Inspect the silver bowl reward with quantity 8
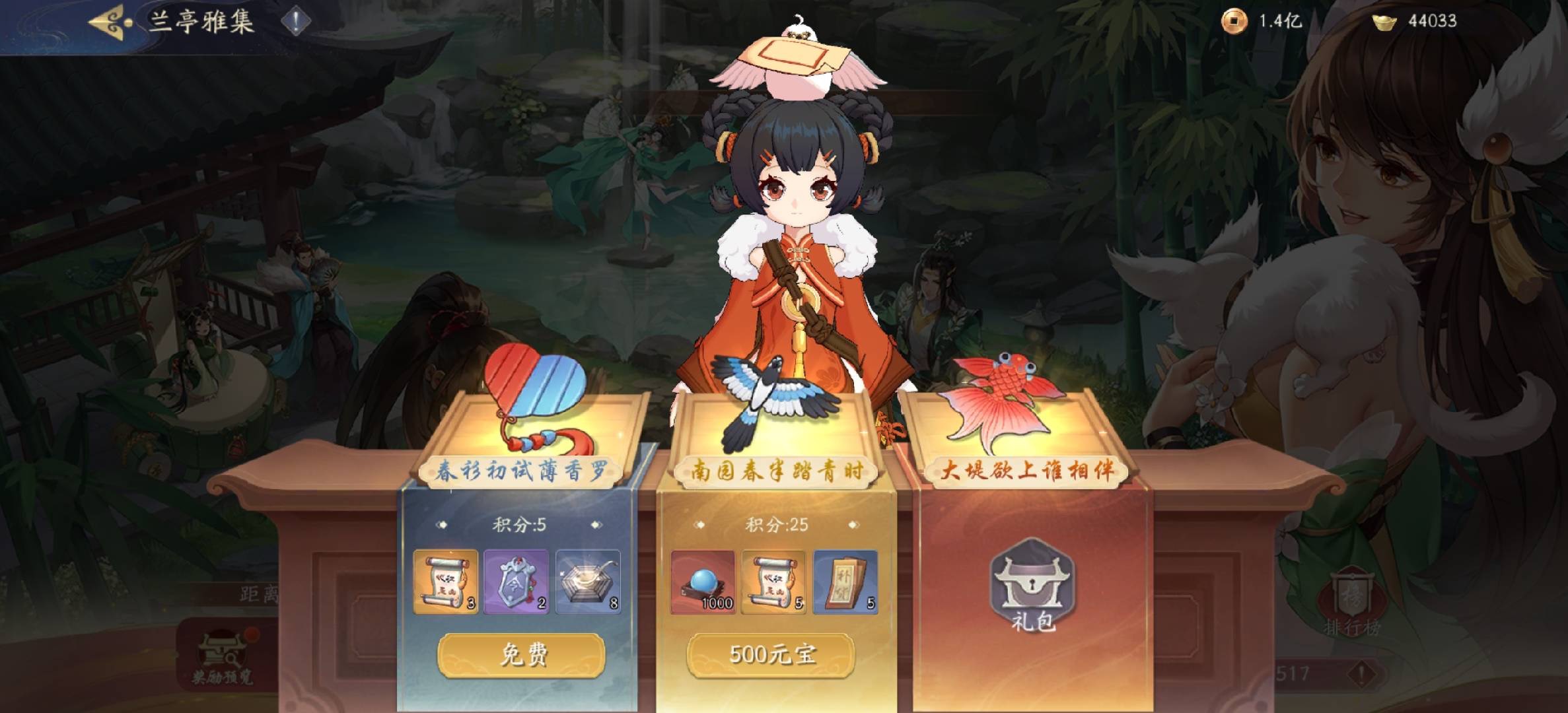Viewport: 1568px width, 713px height. click(588, 582)
